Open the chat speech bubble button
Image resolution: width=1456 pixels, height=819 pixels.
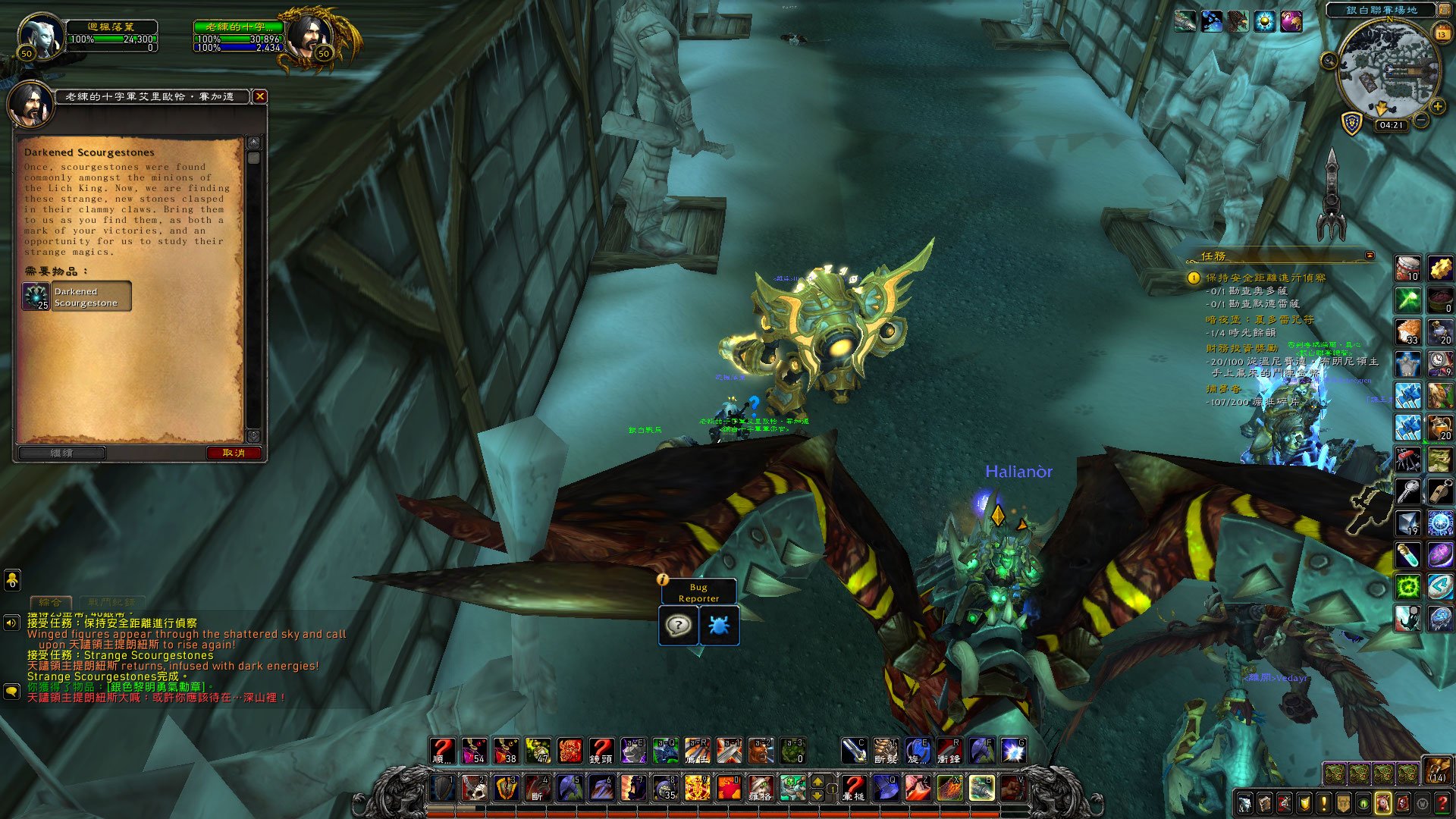(11, 692)
